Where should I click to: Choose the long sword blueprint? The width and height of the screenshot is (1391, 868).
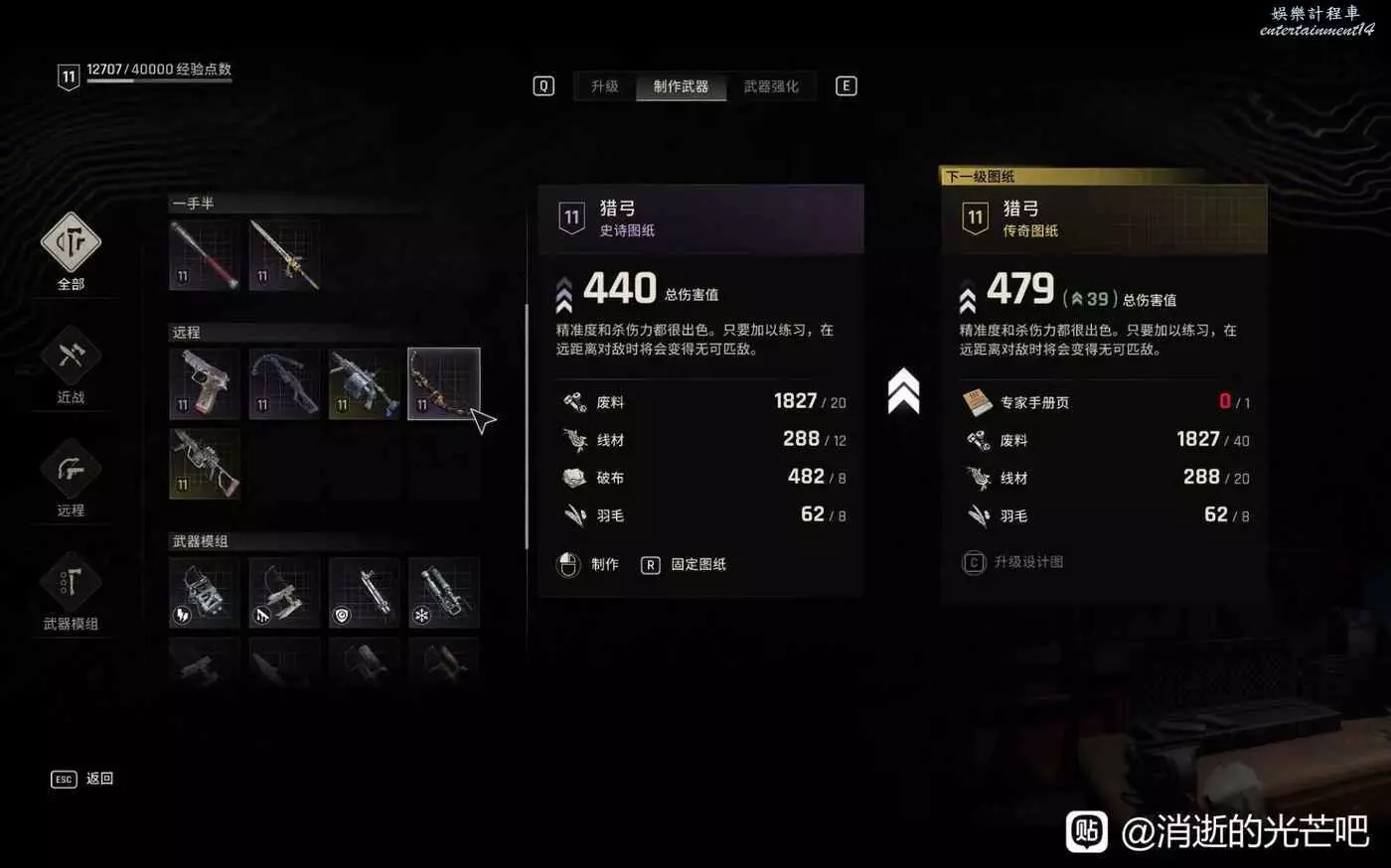[x=284, y=255]
